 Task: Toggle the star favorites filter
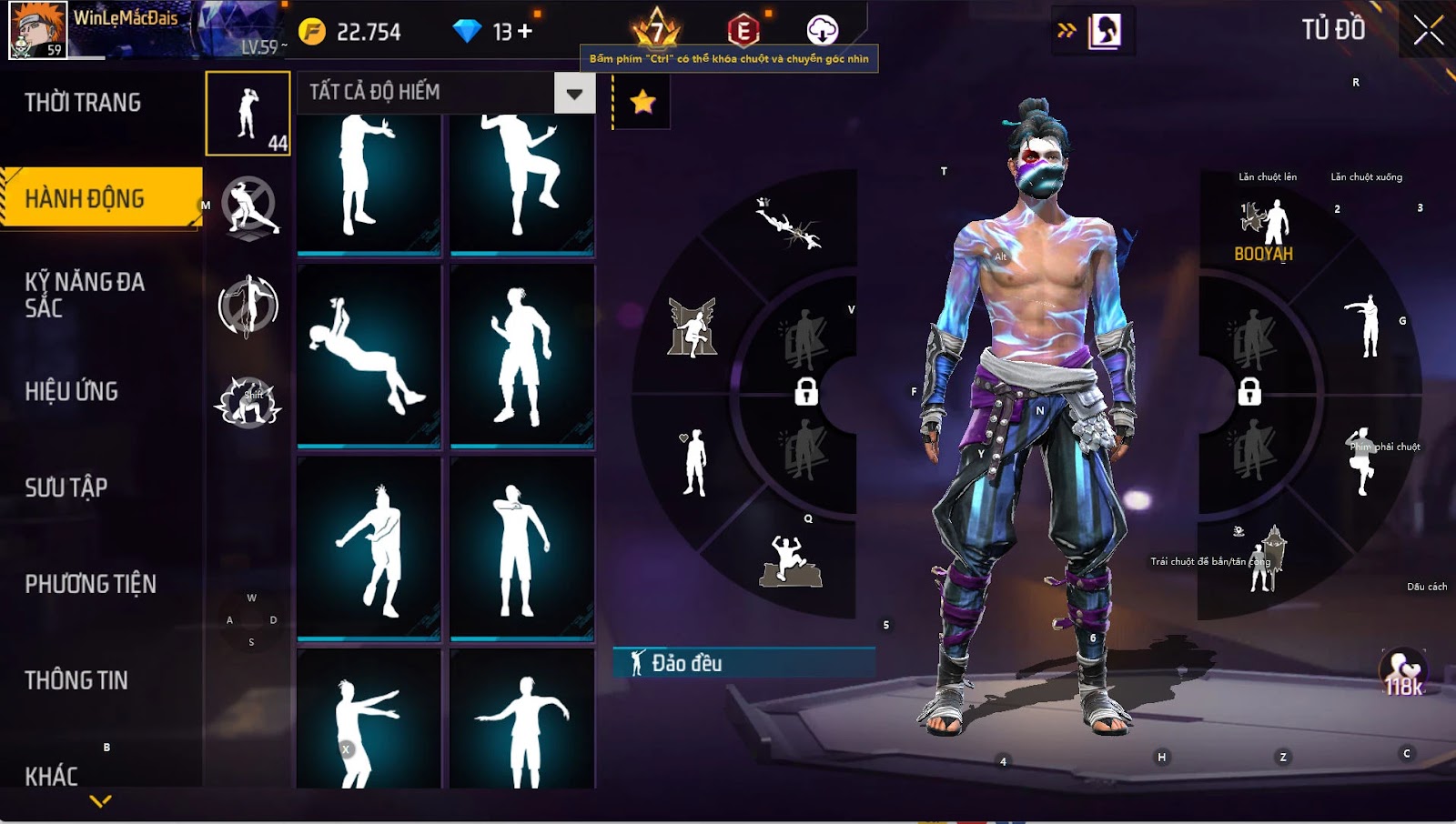click(x=642, y=102)
